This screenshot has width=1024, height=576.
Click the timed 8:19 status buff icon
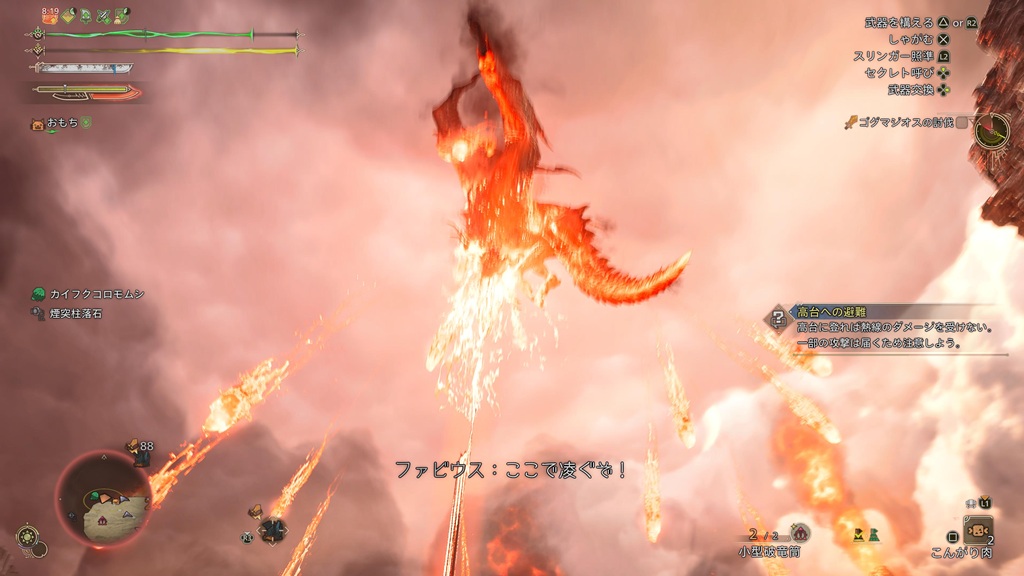[x=50, y=16]
